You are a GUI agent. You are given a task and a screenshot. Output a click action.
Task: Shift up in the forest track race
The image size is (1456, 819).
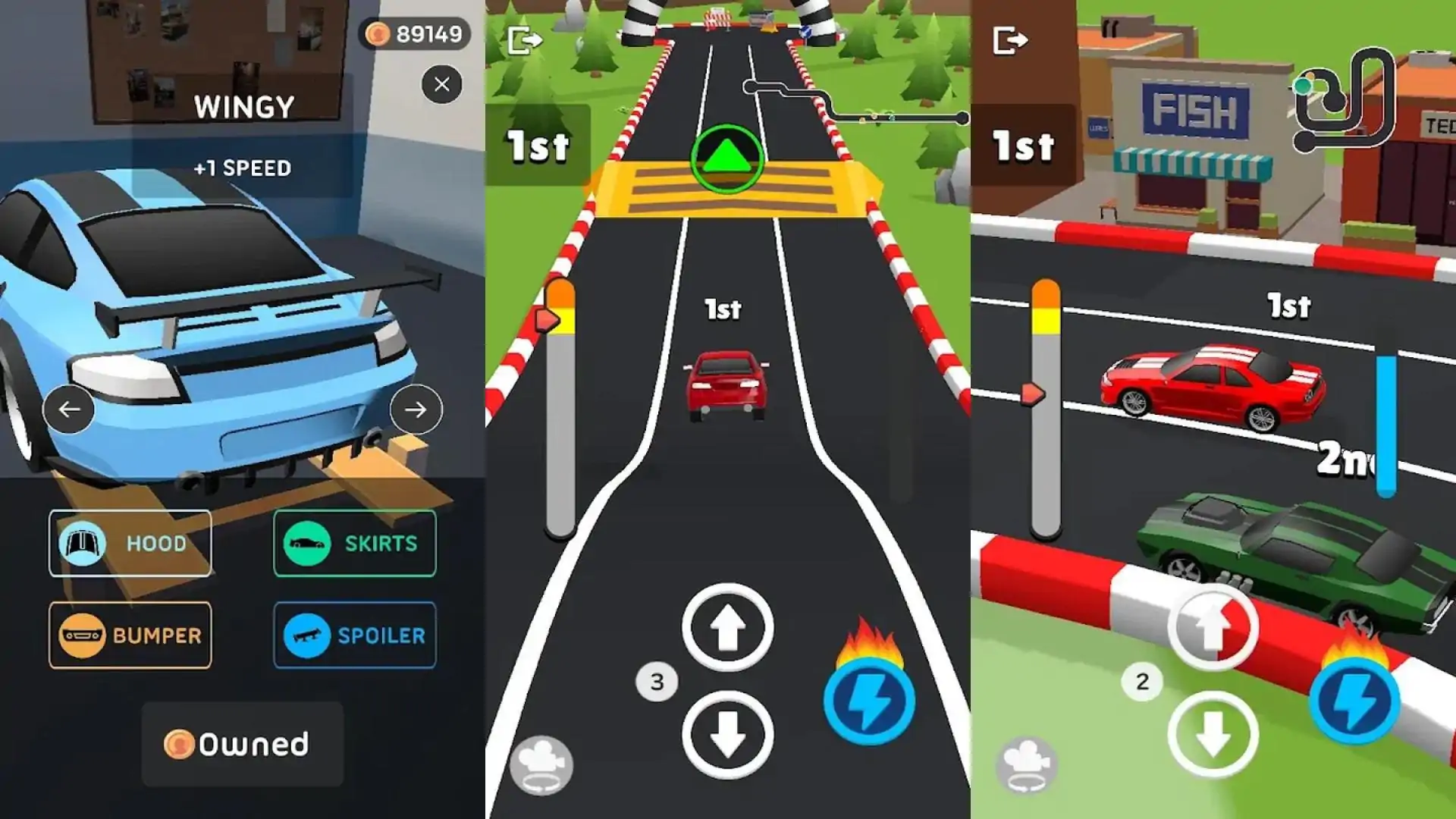727,627
